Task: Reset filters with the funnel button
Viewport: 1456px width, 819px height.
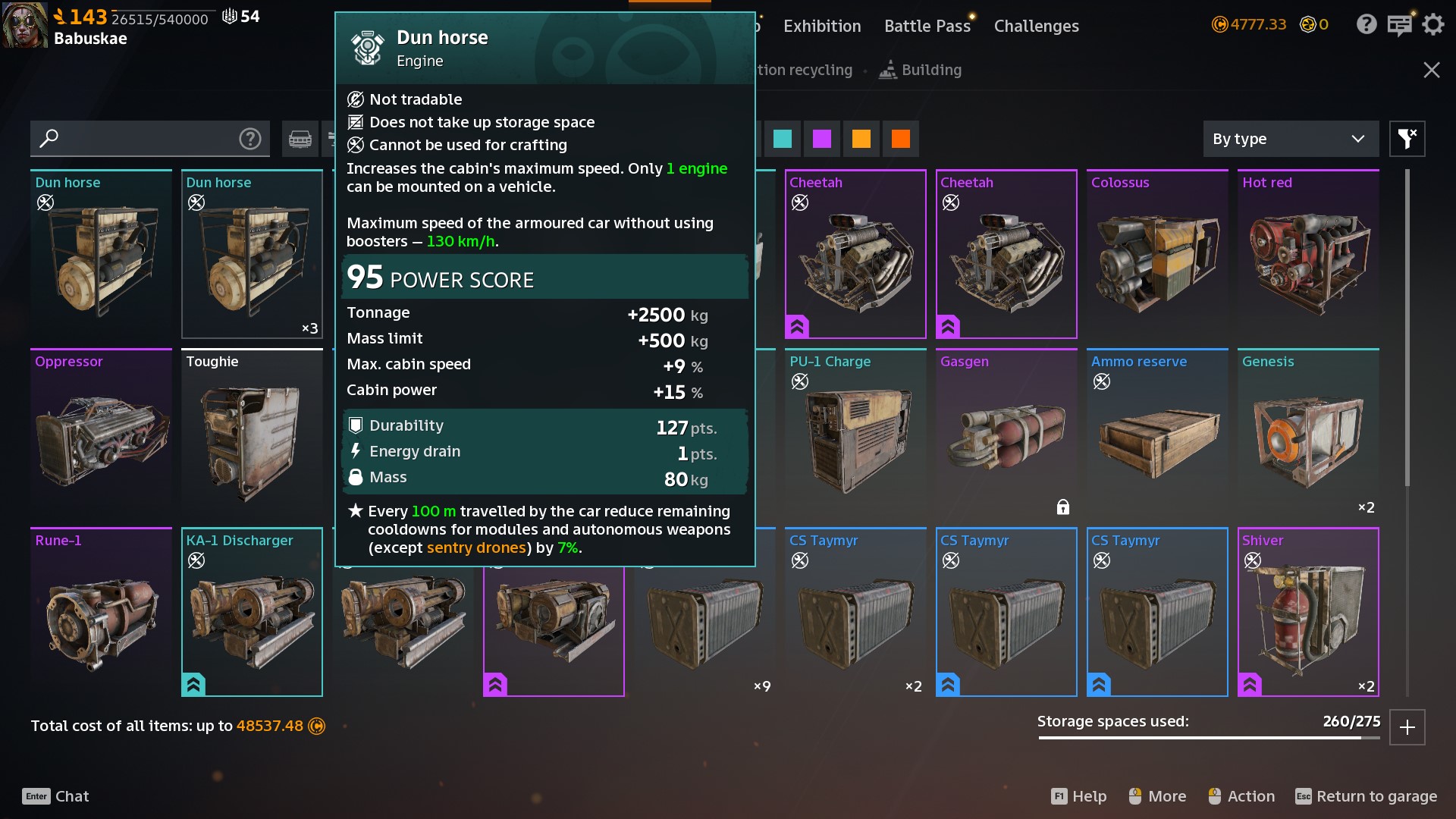Action: click(1407, 139)
